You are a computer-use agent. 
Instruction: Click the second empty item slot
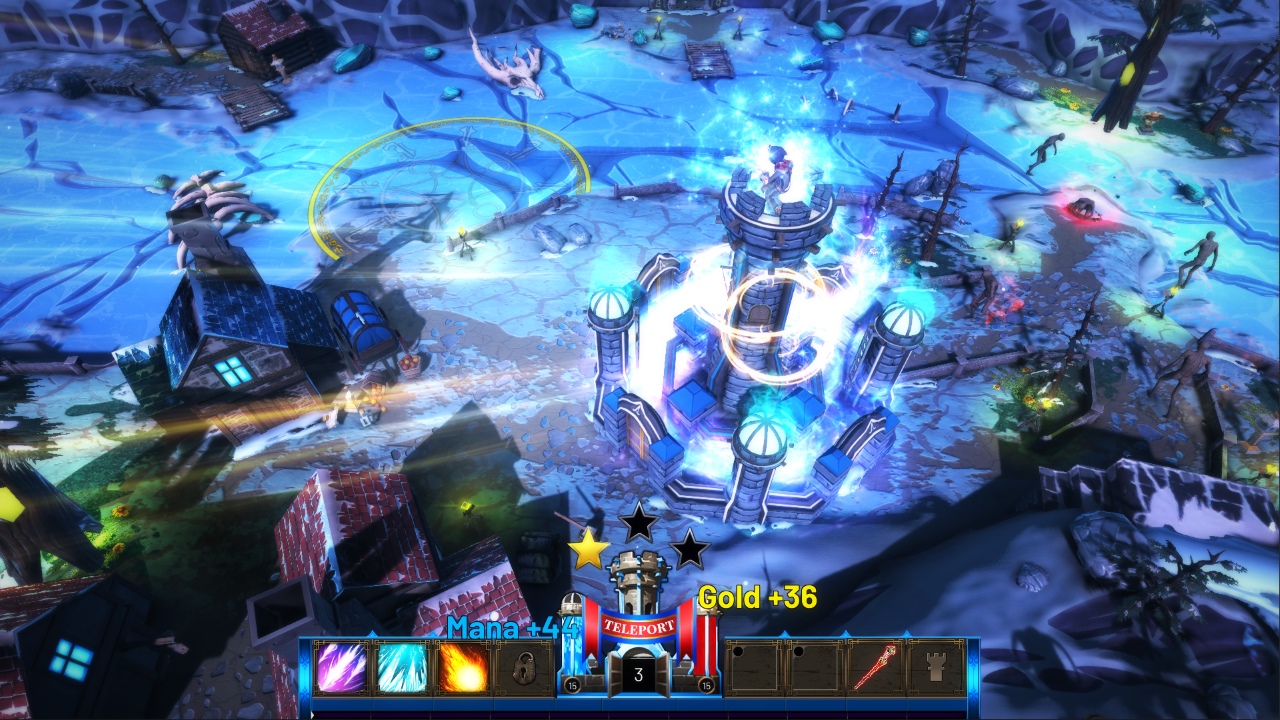click(x=815, y=669)
